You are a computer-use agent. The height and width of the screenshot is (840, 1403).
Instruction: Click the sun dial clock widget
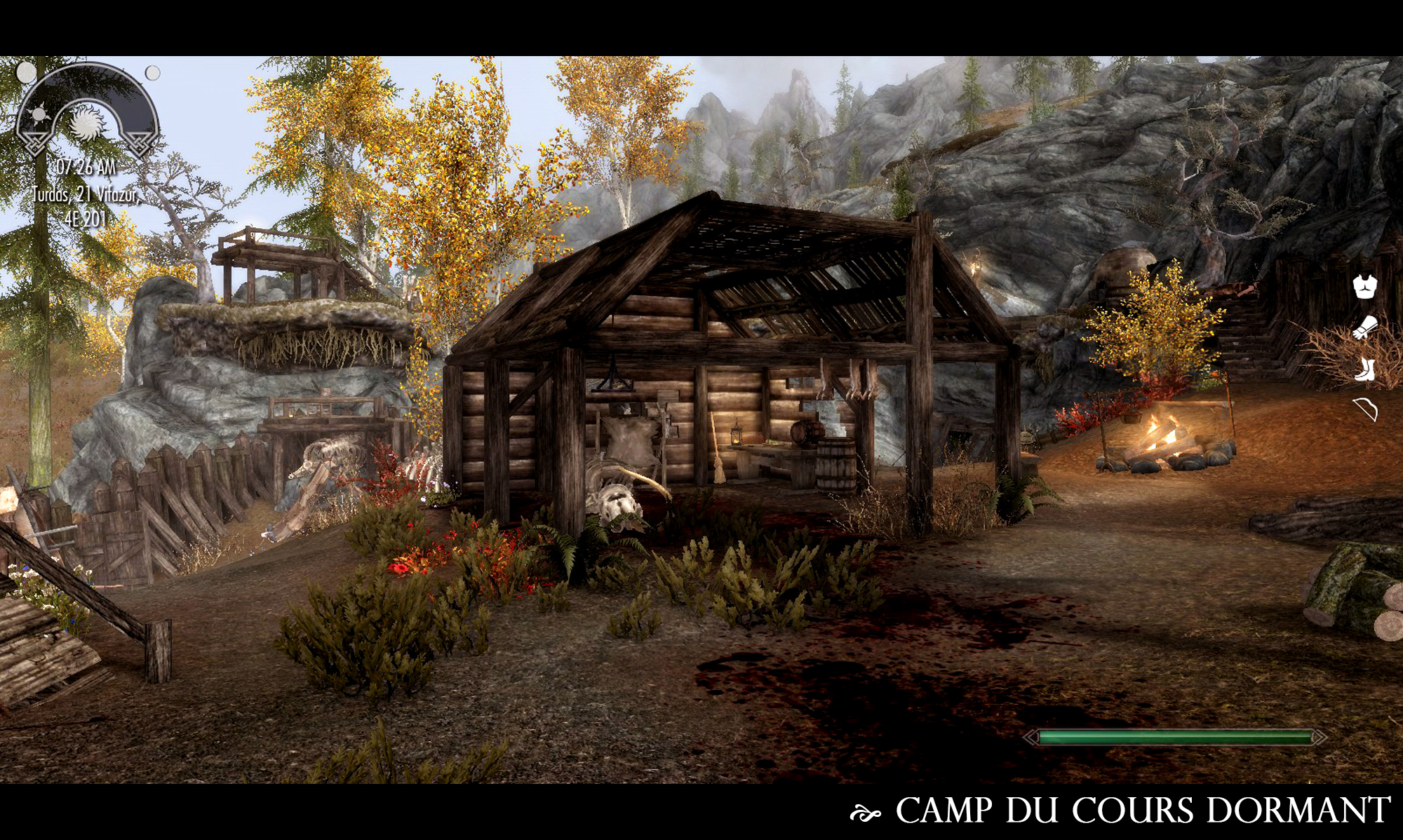(87, 112)
